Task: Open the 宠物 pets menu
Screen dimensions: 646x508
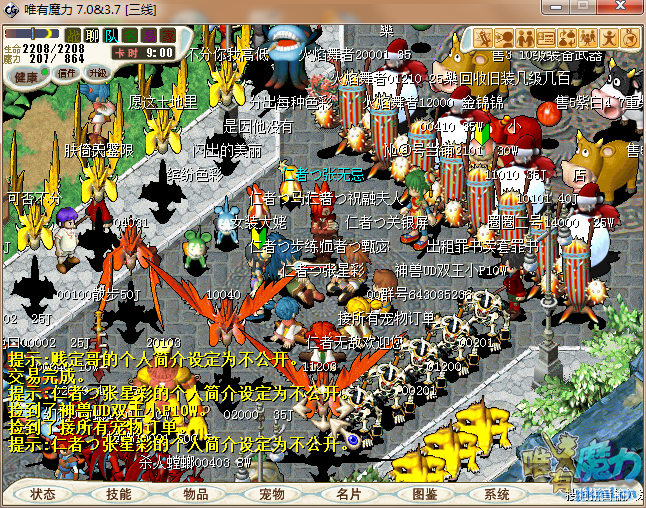Action: pos(271,494)
